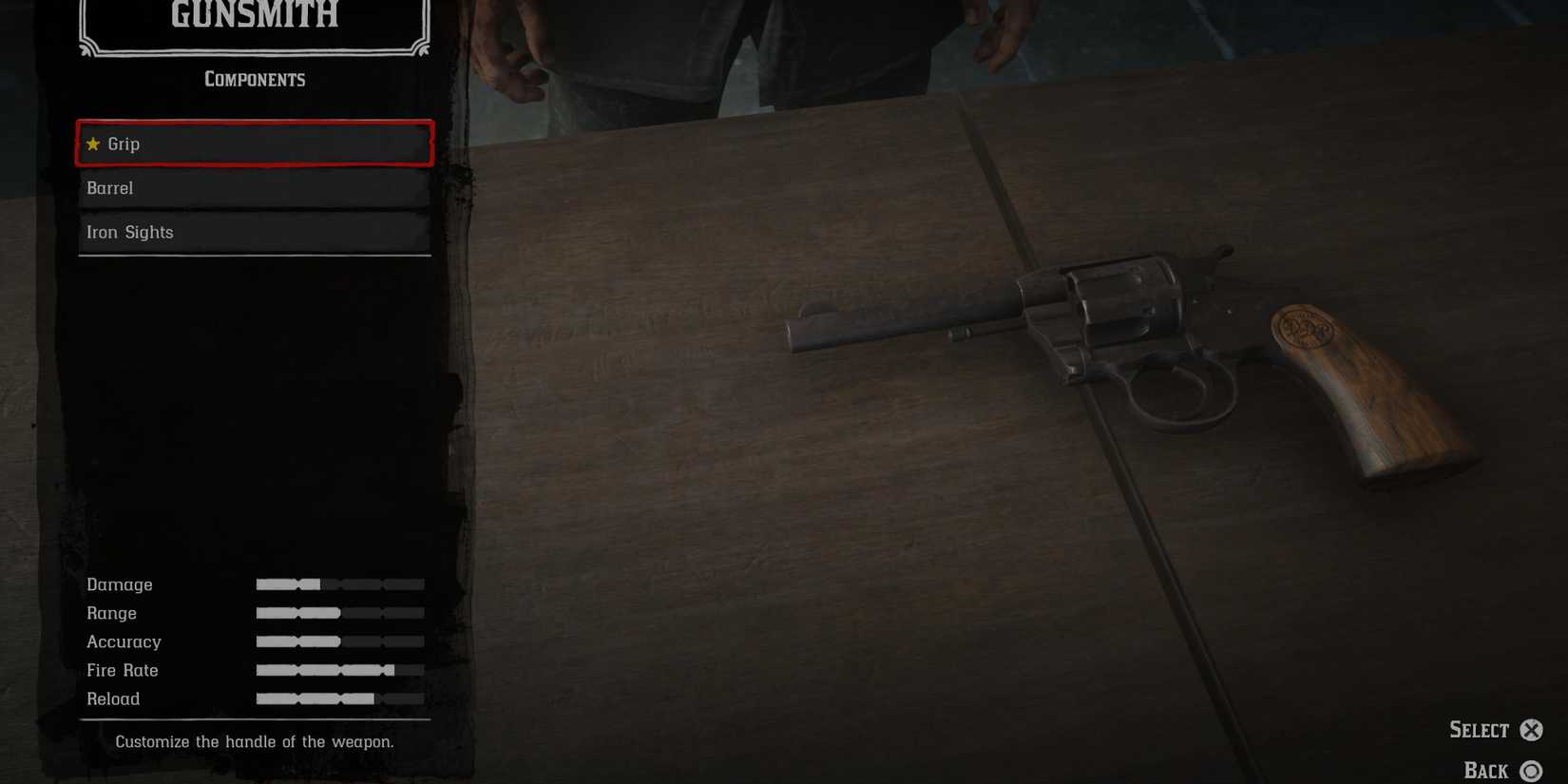Click the Range stat bar
Viewport: 1568px width, 784px height.
point(339,613)
